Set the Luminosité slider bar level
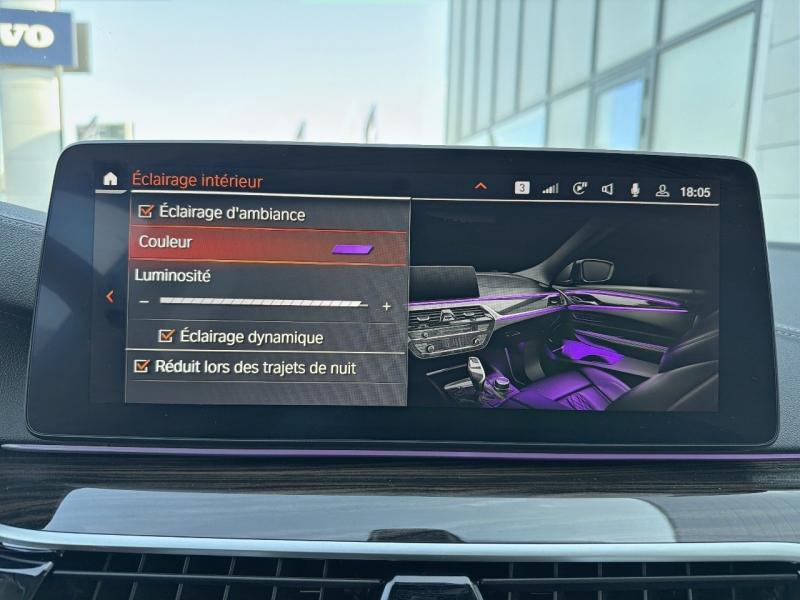 coord(262,303)
